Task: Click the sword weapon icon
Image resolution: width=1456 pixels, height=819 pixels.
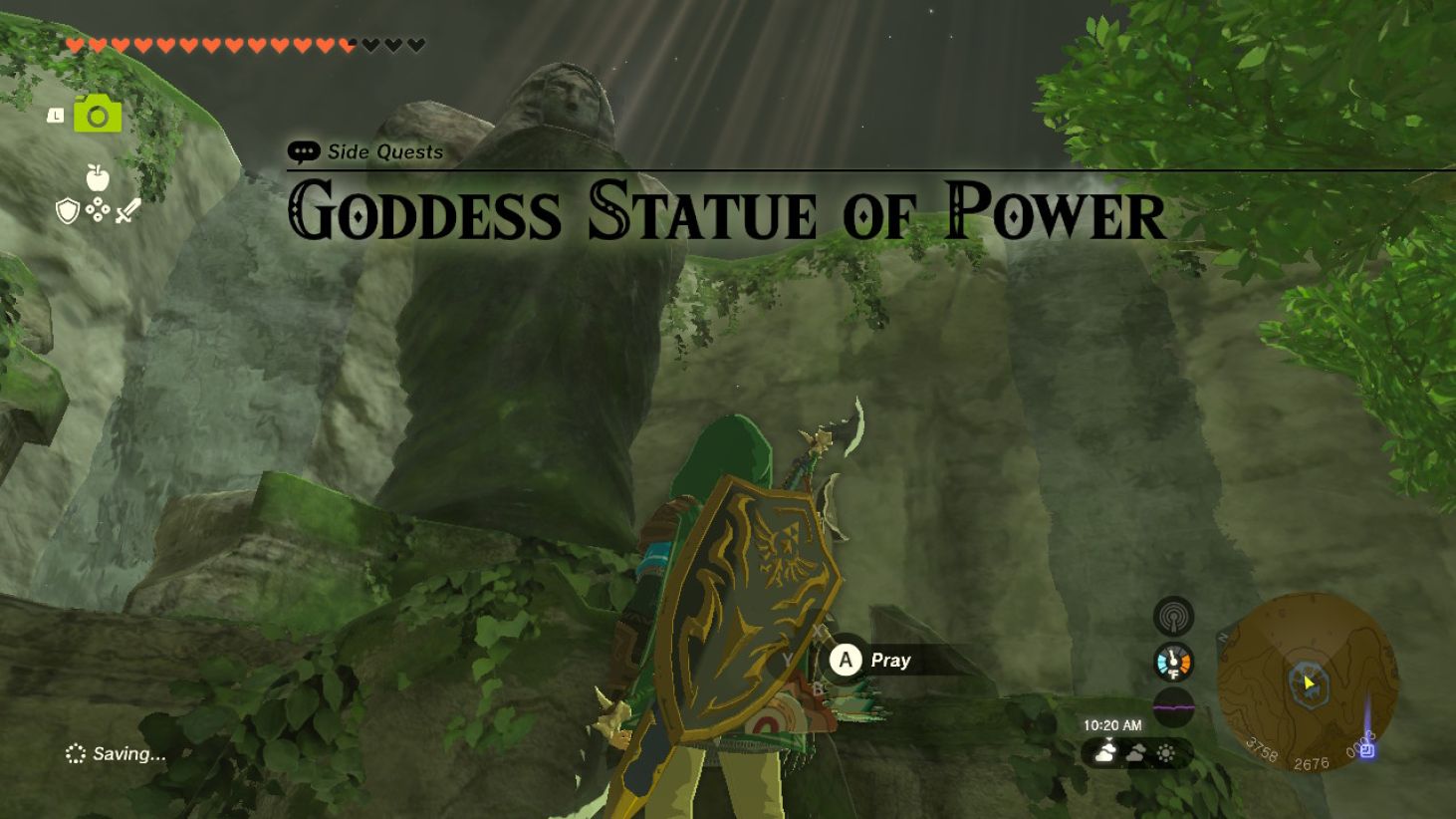Action: 128,210
